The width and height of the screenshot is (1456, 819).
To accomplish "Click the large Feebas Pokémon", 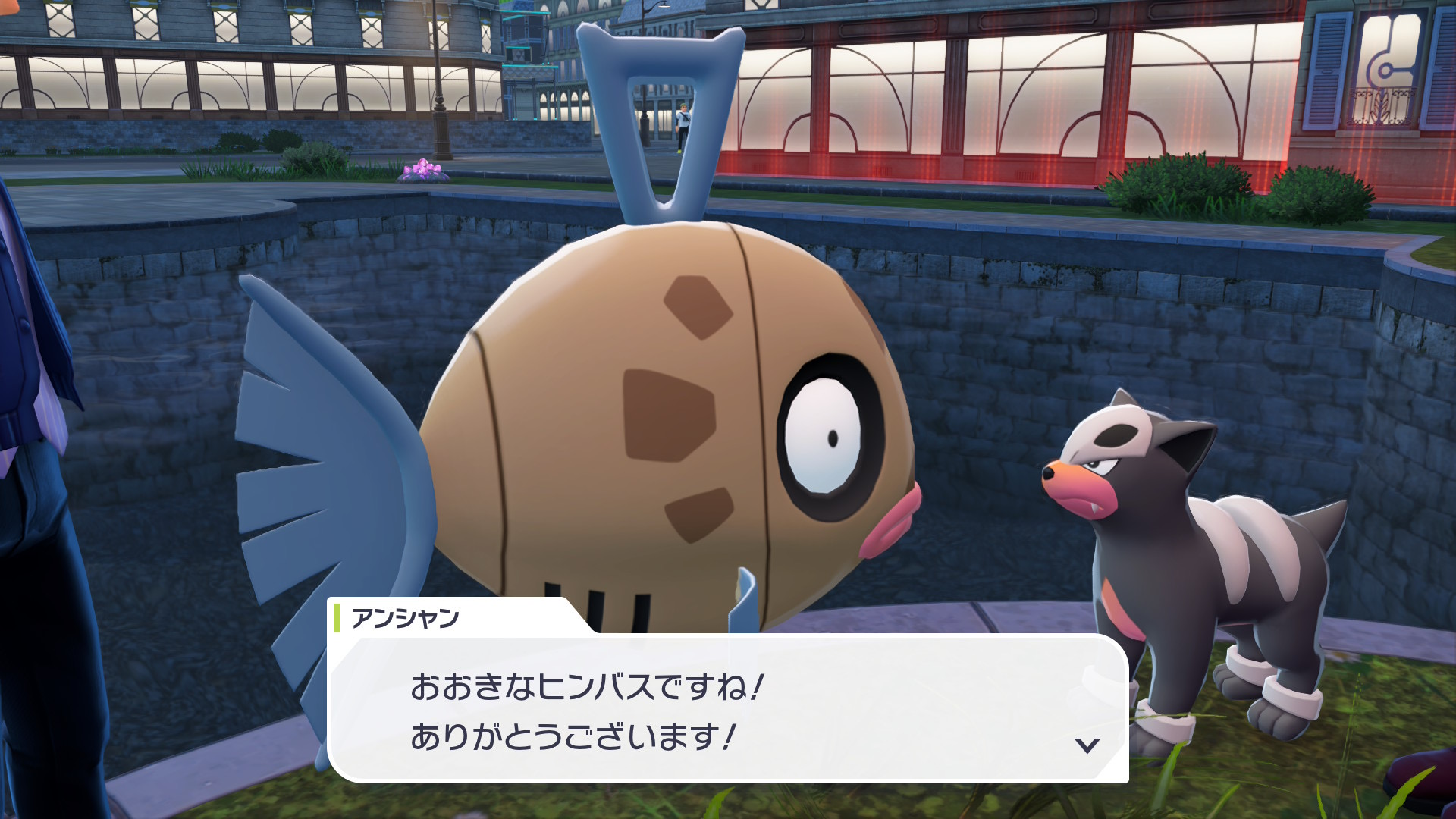I will click(x=667, y=409).
